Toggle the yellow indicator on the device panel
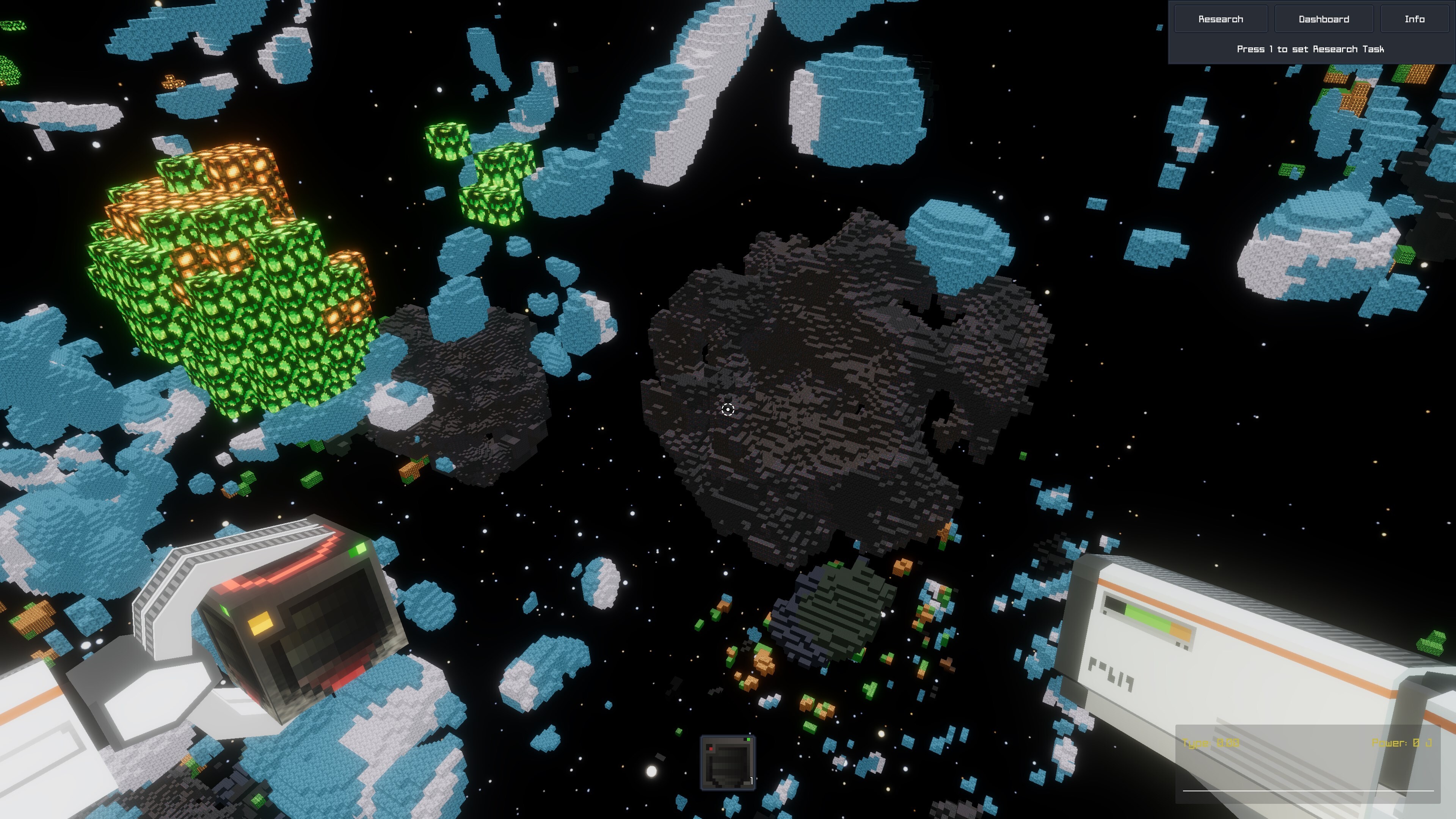The height and width of the screenshot is (819, 1456). pyautogui.click(x=260, y=623)
